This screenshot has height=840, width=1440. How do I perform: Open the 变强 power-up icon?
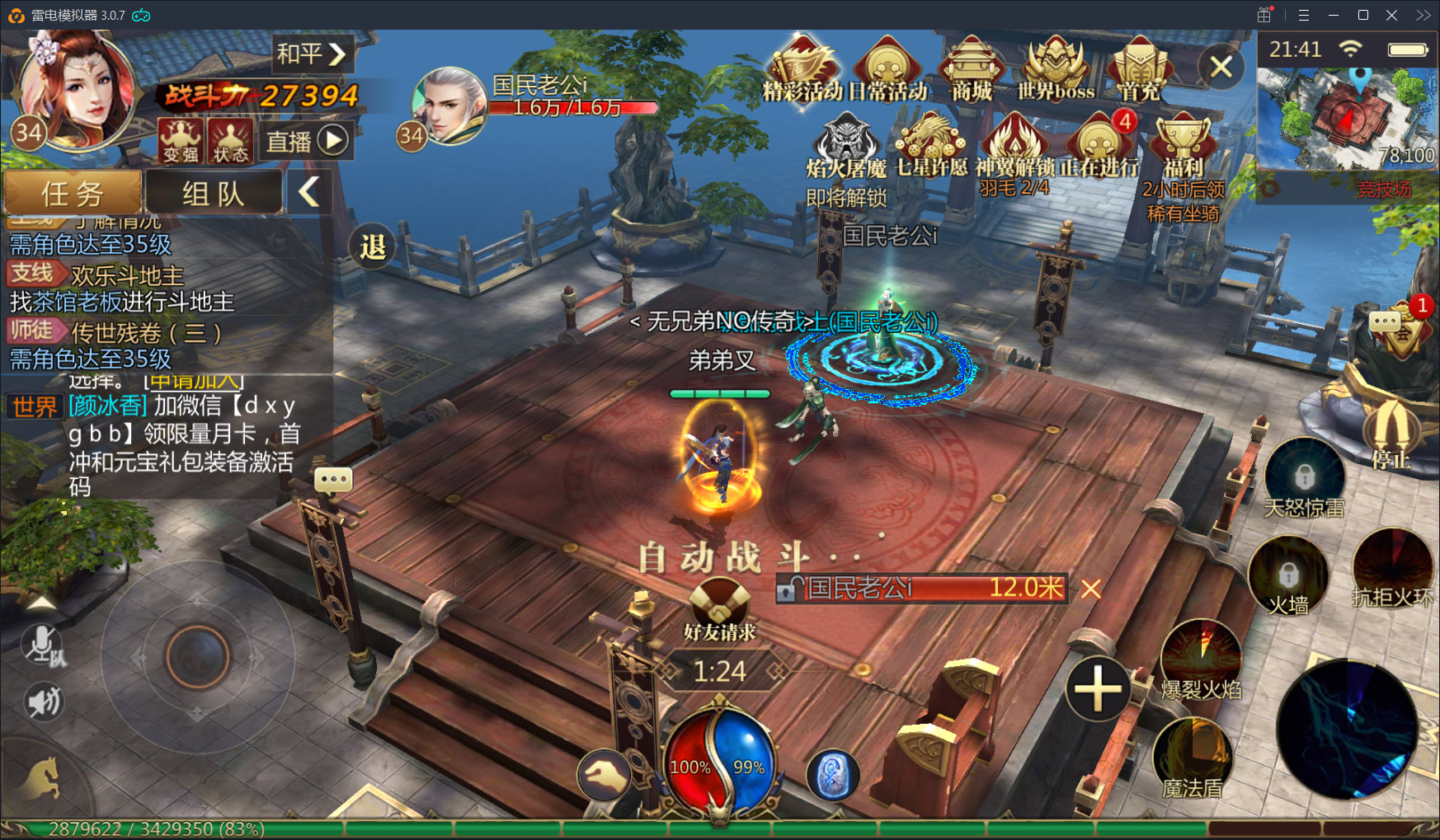click(180, 140)
